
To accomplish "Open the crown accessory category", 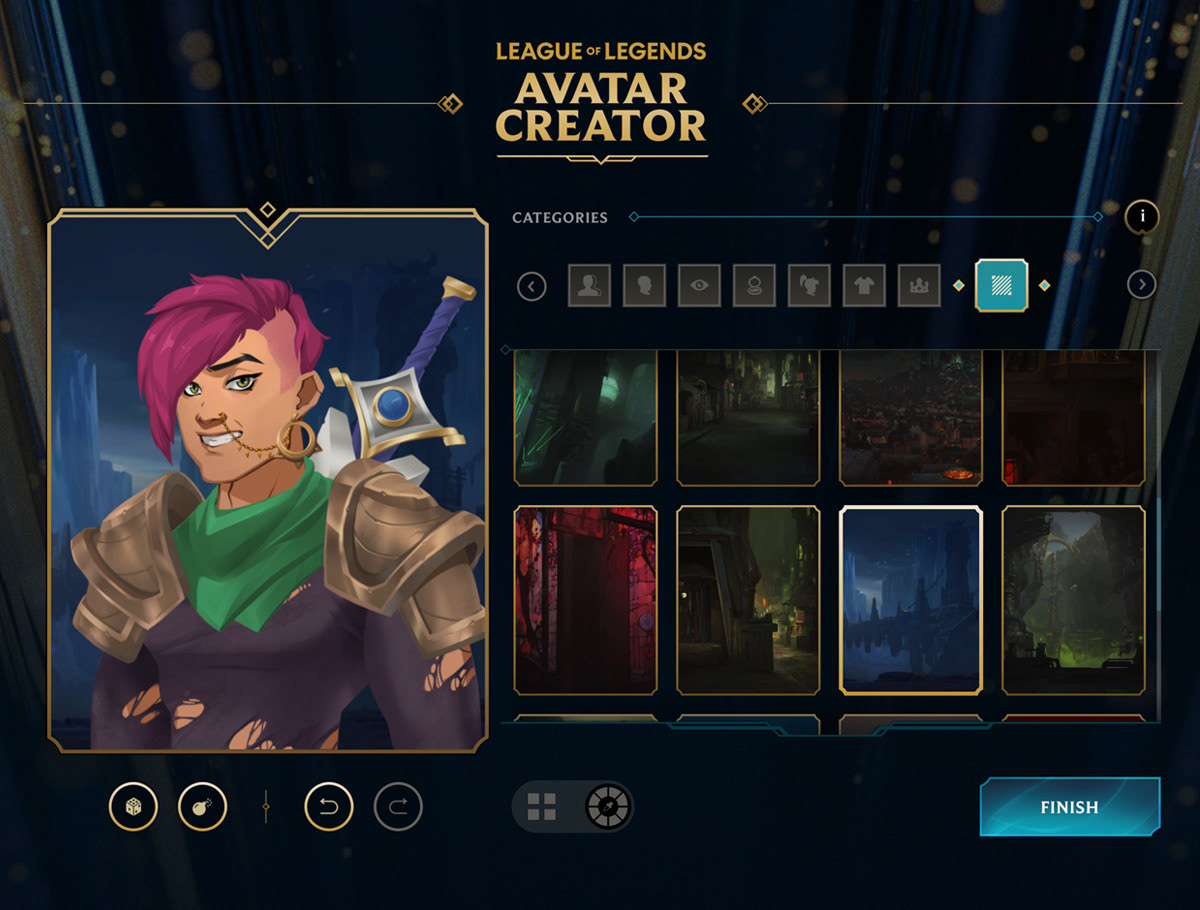I will (919, 286).
